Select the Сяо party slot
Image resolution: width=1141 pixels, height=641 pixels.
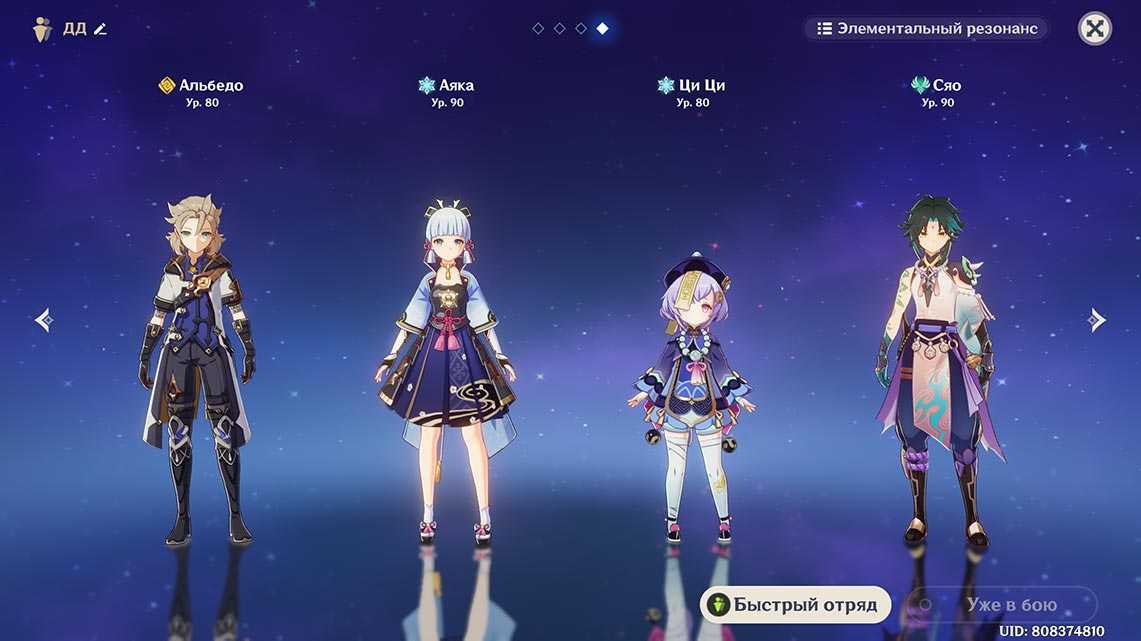pyautogui.click(x=936, y=370)
